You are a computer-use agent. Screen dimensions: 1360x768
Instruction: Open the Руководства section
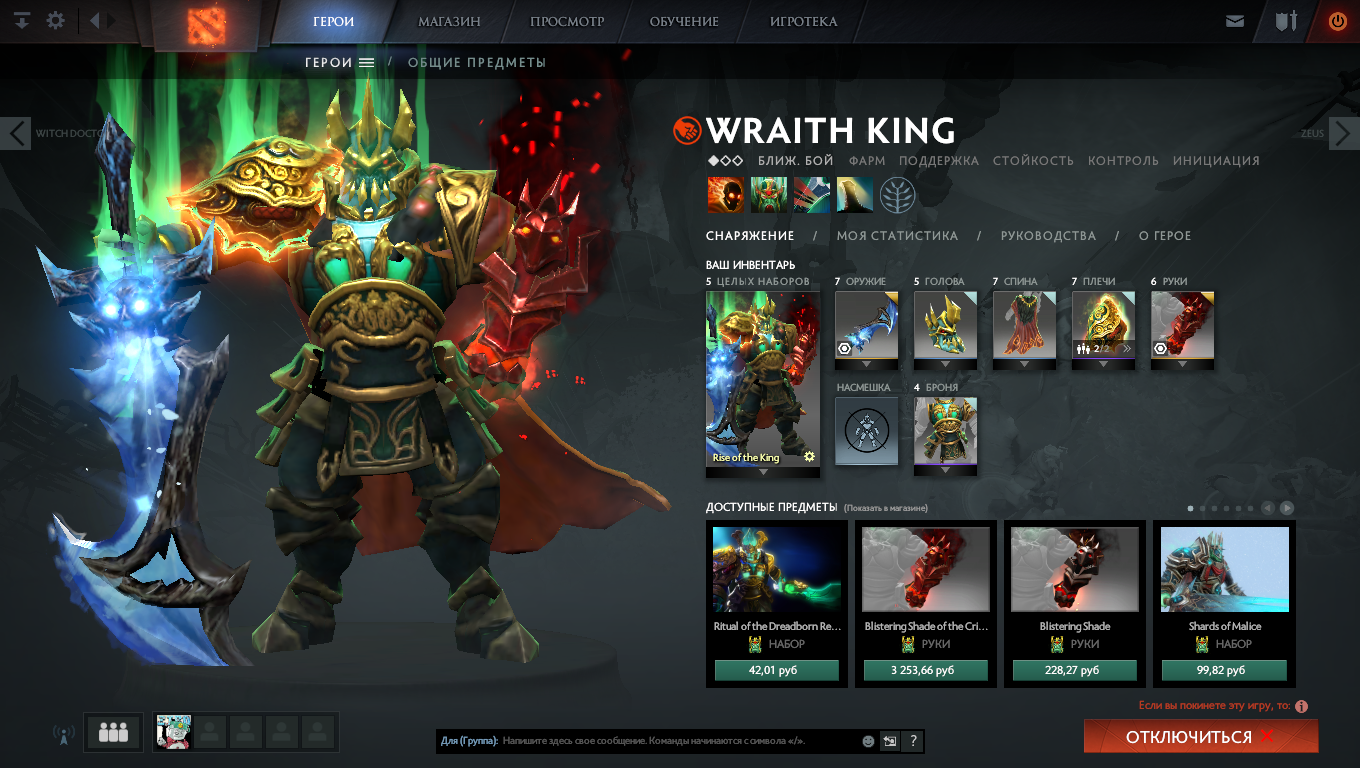1048,236
